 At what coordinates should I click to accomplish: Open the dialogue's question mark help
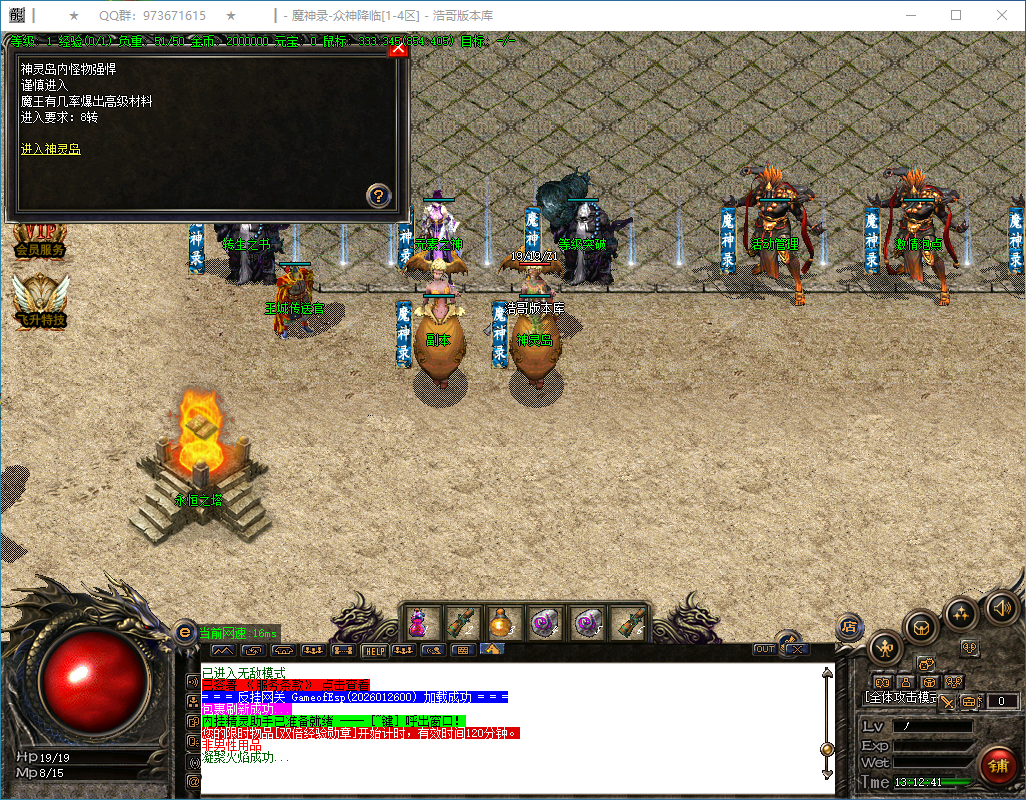point(378,195)
